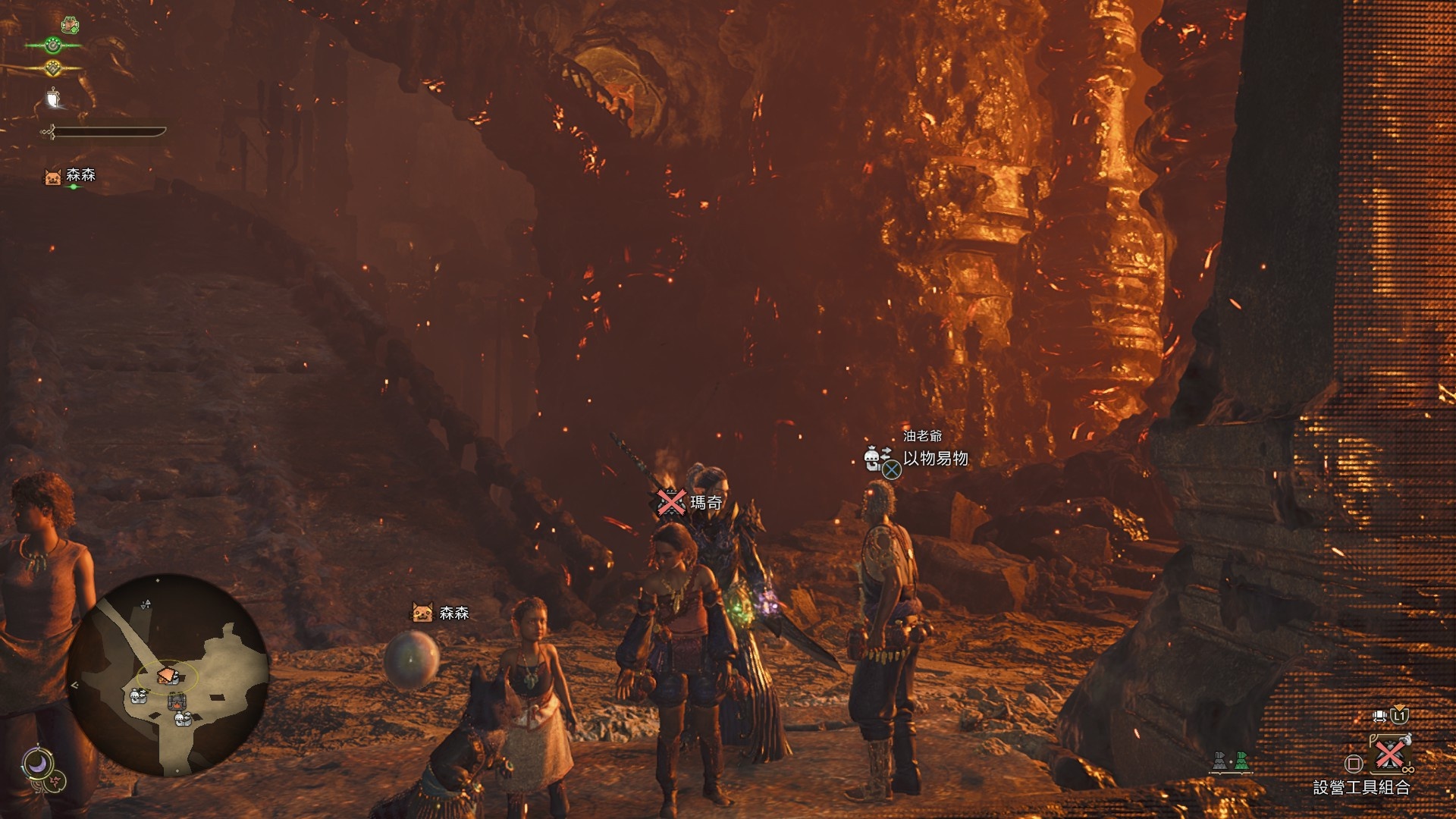Click the yellow stamina gauge emblem
Screen dimensions: 1456x819
point(52,68)
